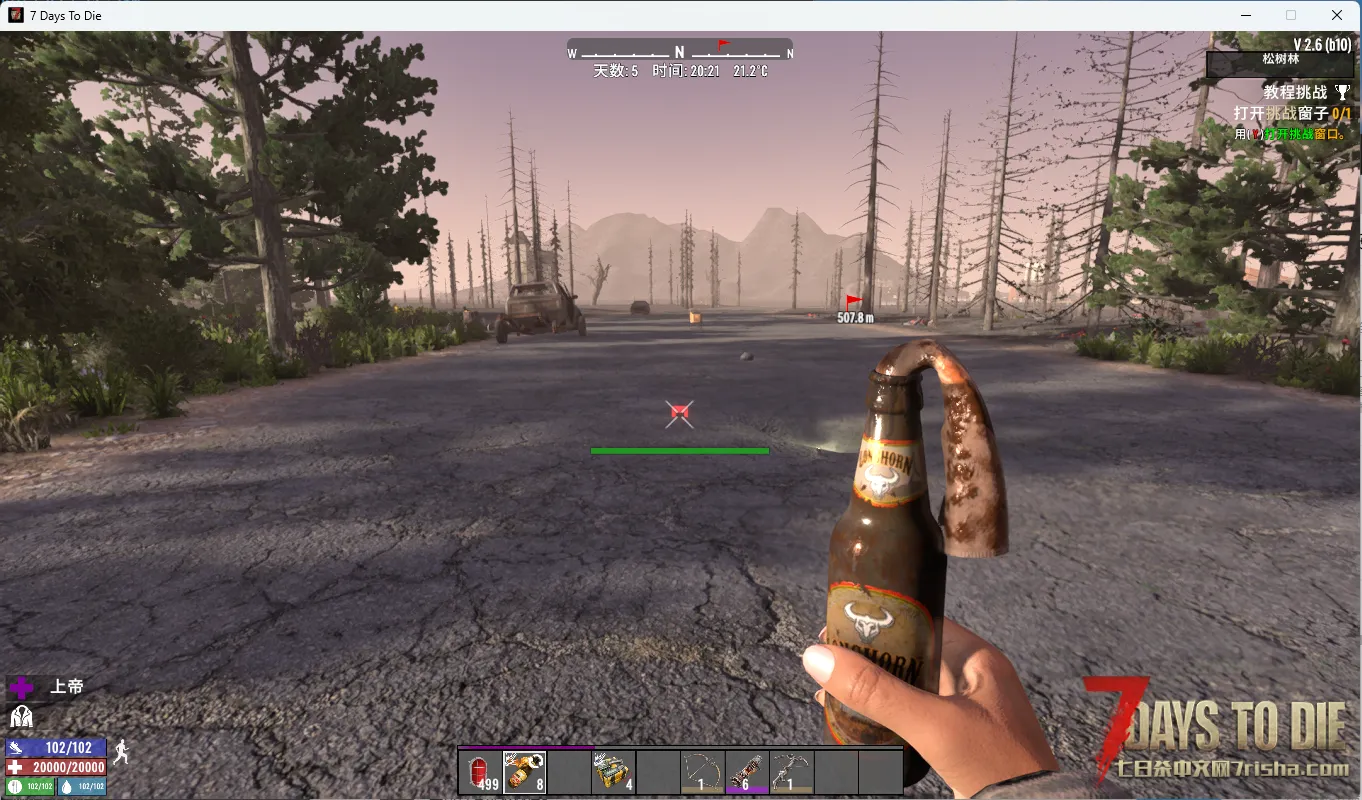The image size is (1362, 800).
Task: Select the Molotov cocktail hotbar slot
Action: 525,772
